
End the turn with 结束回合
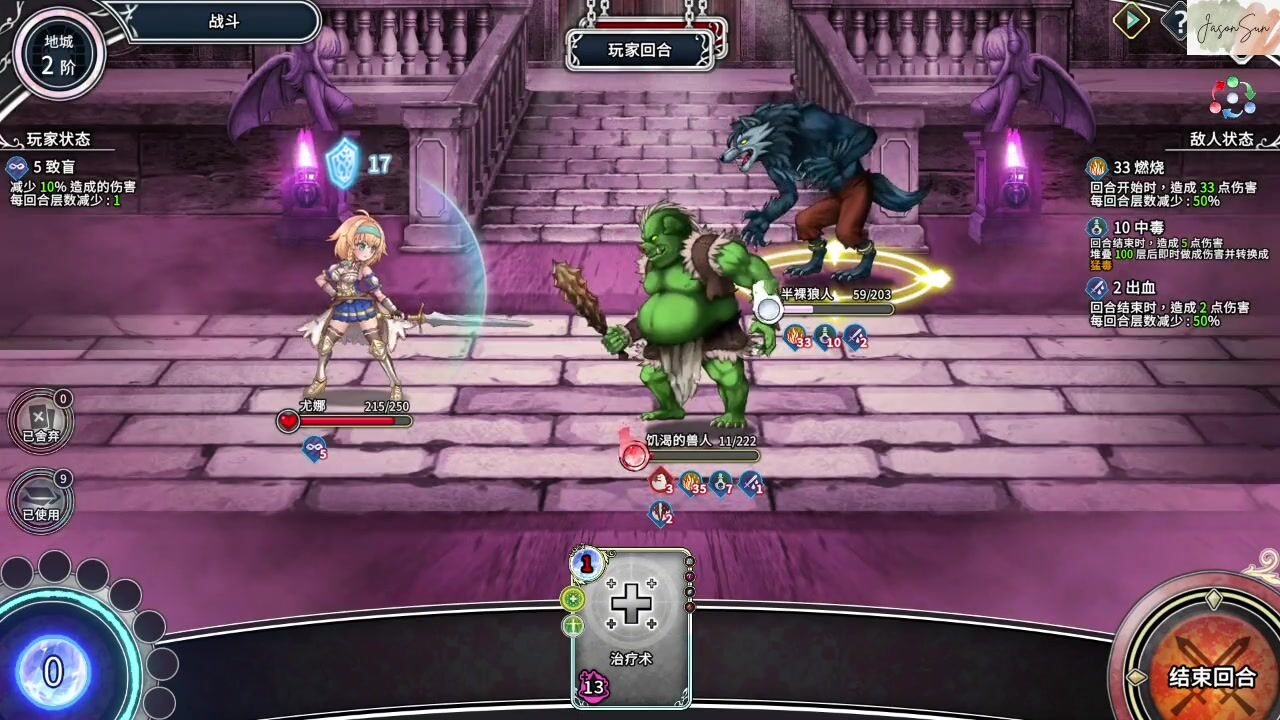coord(1211,675)
